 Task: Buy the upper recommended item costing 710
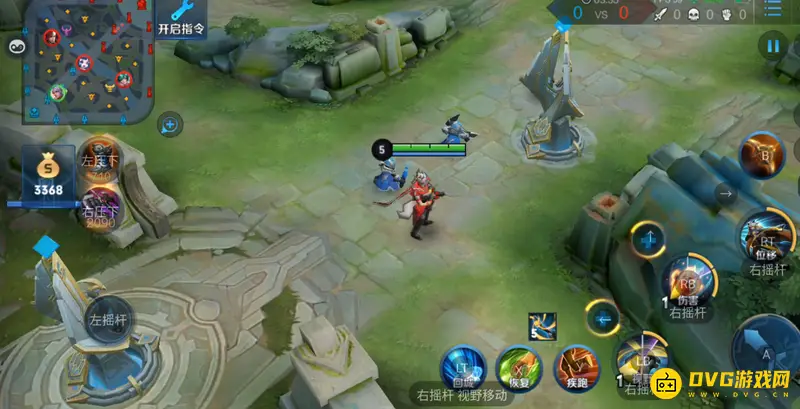100,162
